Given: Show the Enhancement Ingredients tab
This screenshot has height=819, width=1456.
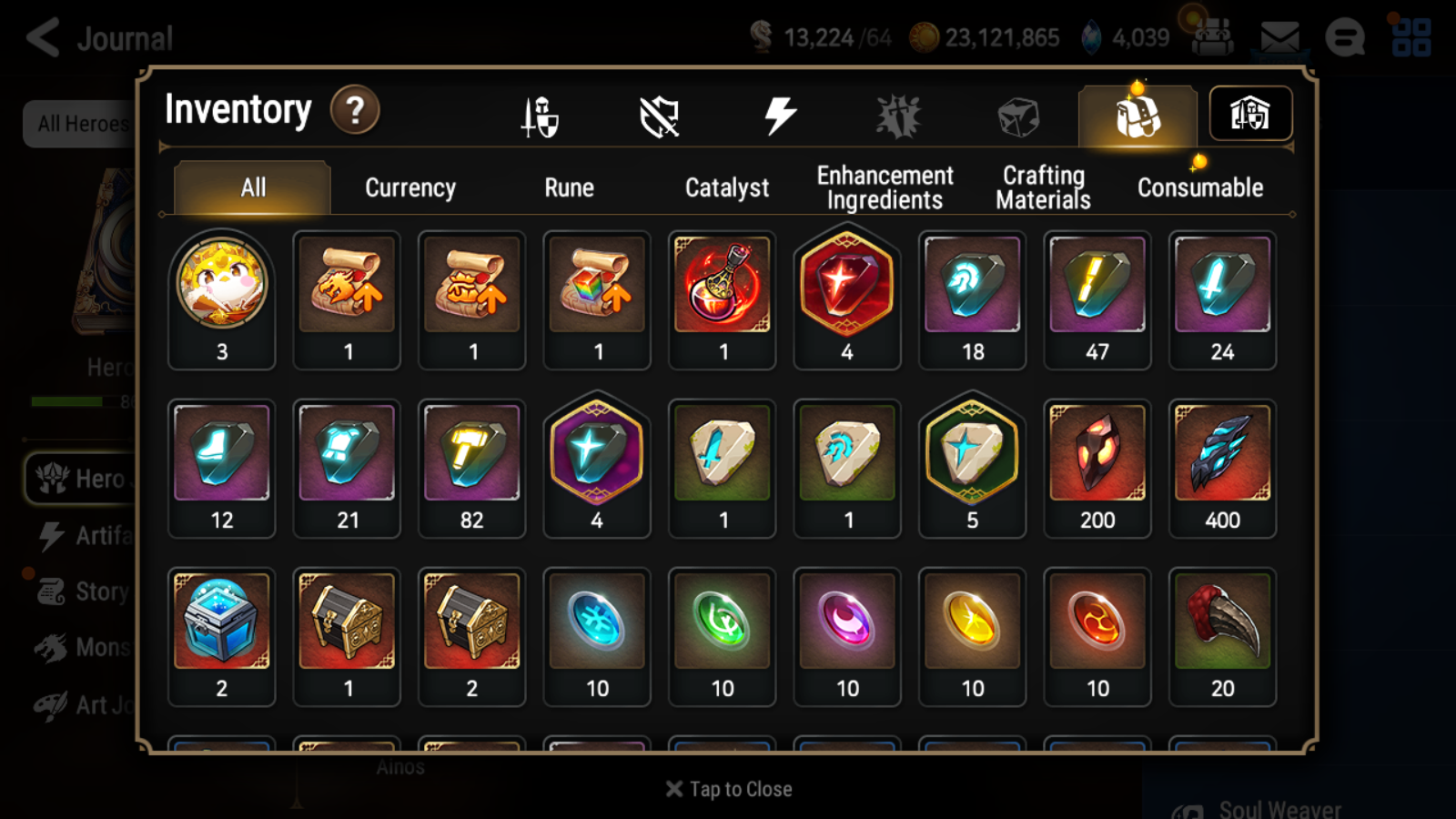Looking at the screenshot, I should point(885,187).
